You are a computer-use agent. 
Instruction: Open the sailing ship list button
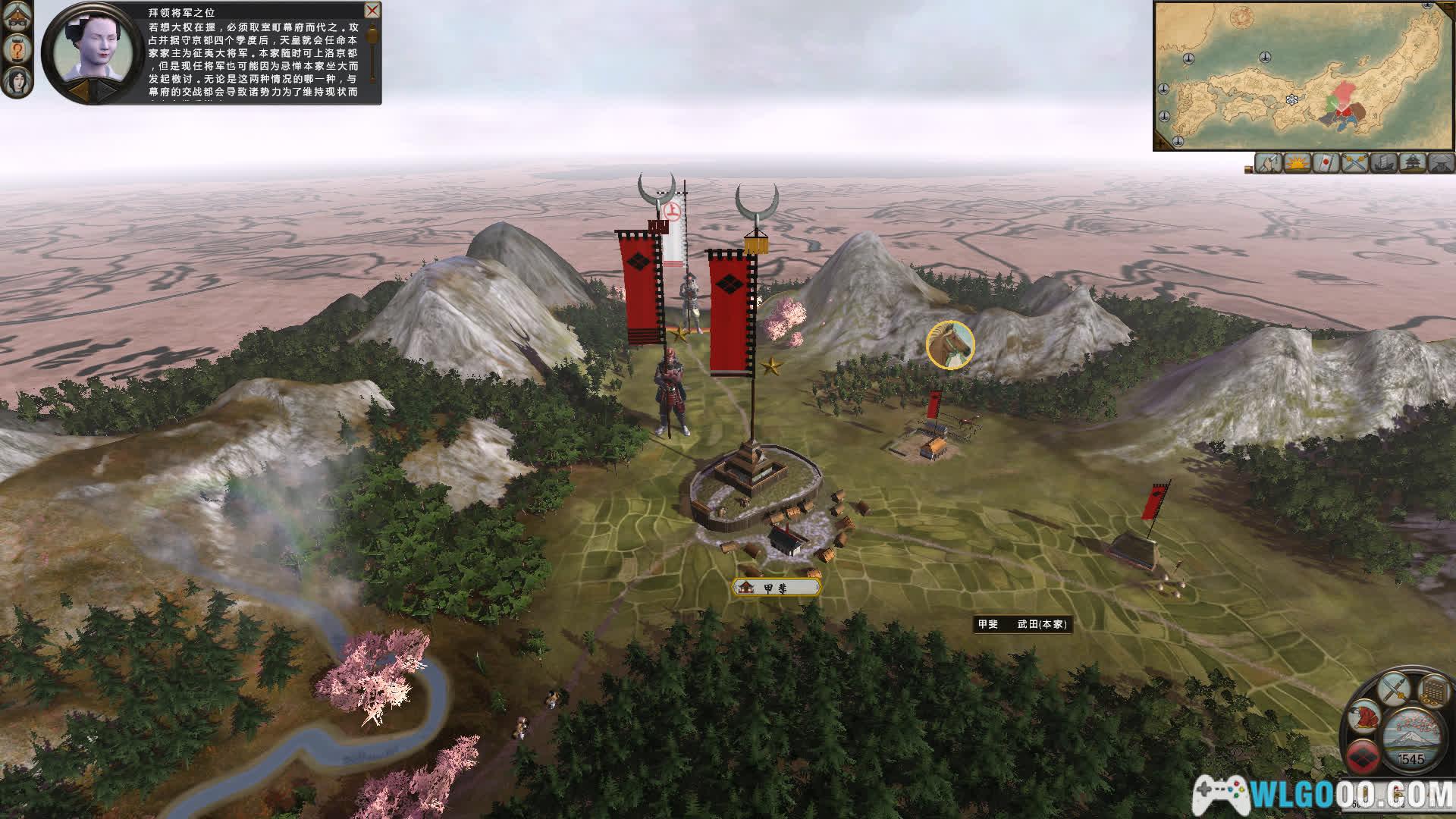[x=1383, y=163]
